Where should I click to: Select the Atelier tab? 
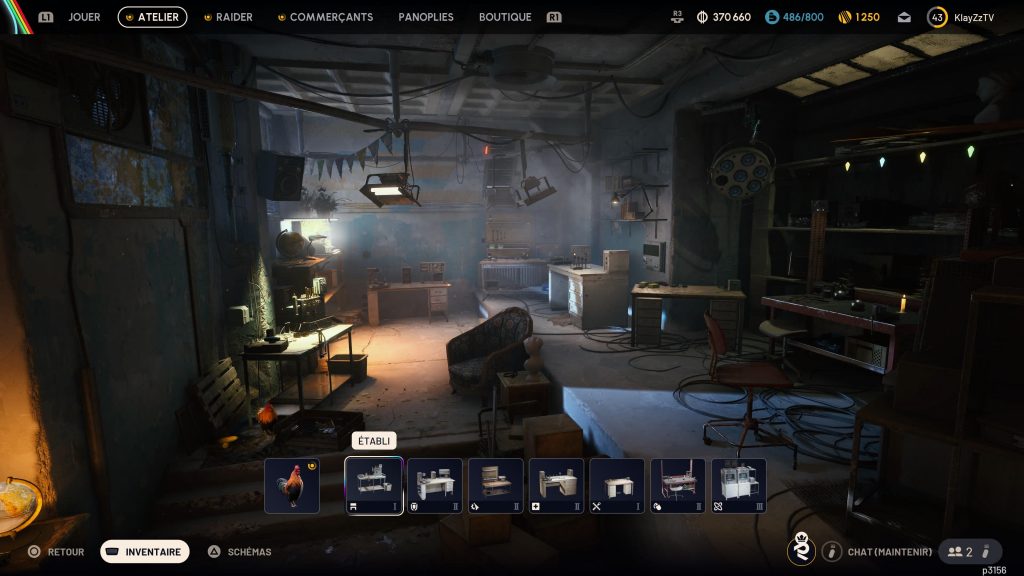(x=152, y=17)
